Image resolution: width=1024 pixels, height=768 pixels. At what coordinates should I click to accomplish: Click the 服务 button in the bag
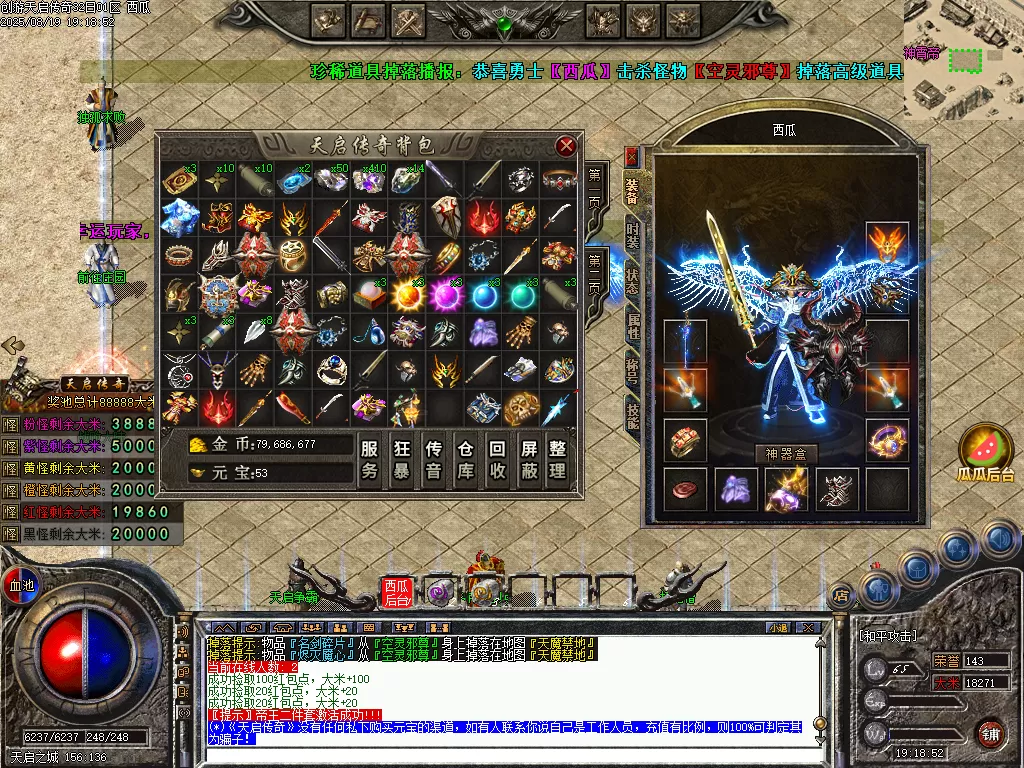370,459
